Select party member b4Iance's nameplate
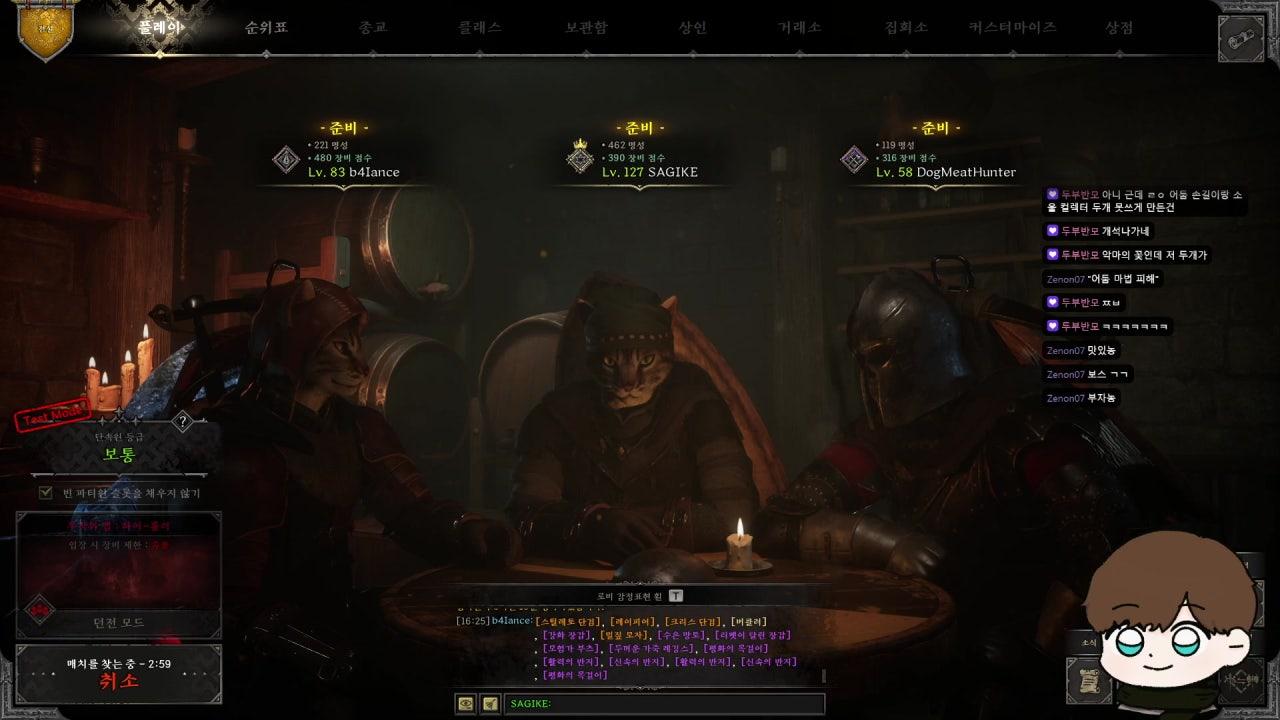Image resolution: width=1280 pixels, height=720 pixels. pos(353,172)
